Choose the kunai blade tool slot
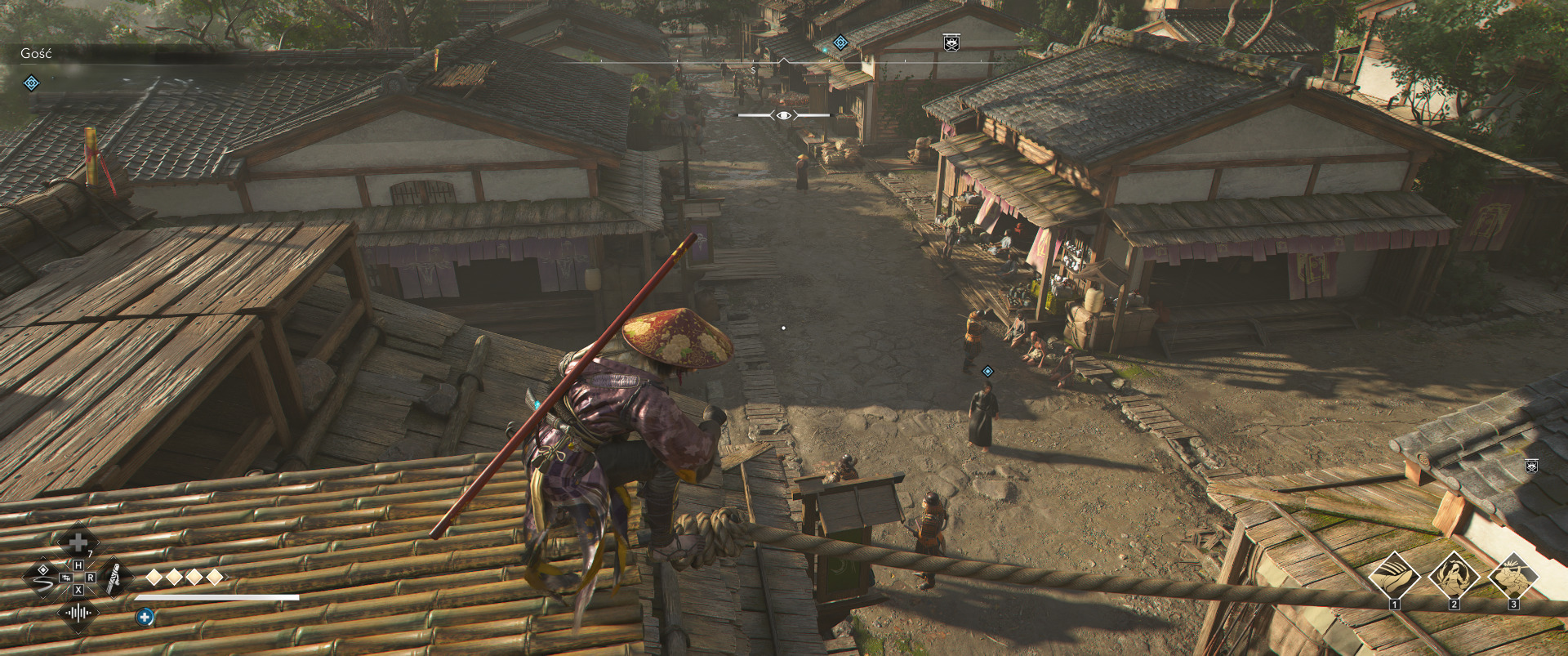Viewport: 1568px width, 656px height. pos(115,578)
